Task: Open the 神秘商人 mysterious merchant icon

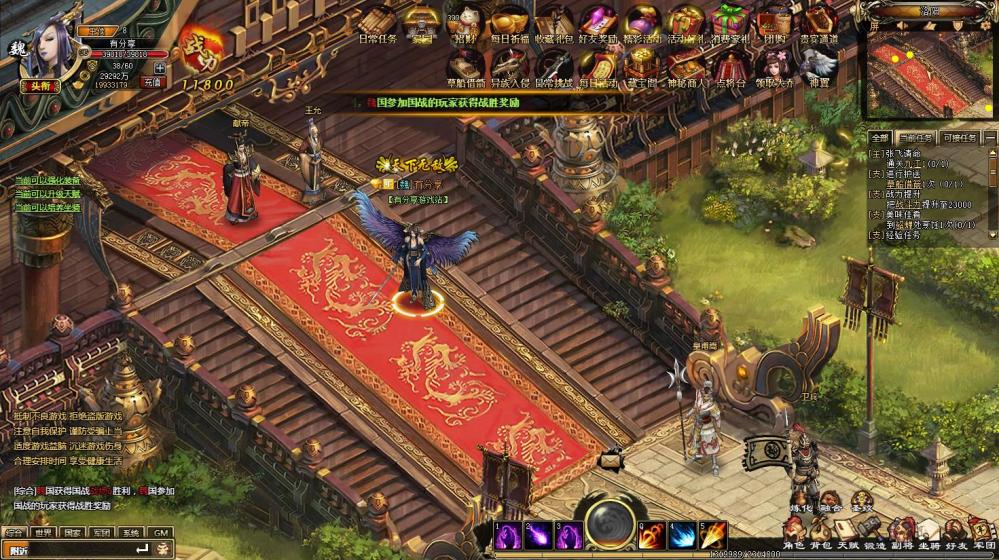Action: click(685, 66)
